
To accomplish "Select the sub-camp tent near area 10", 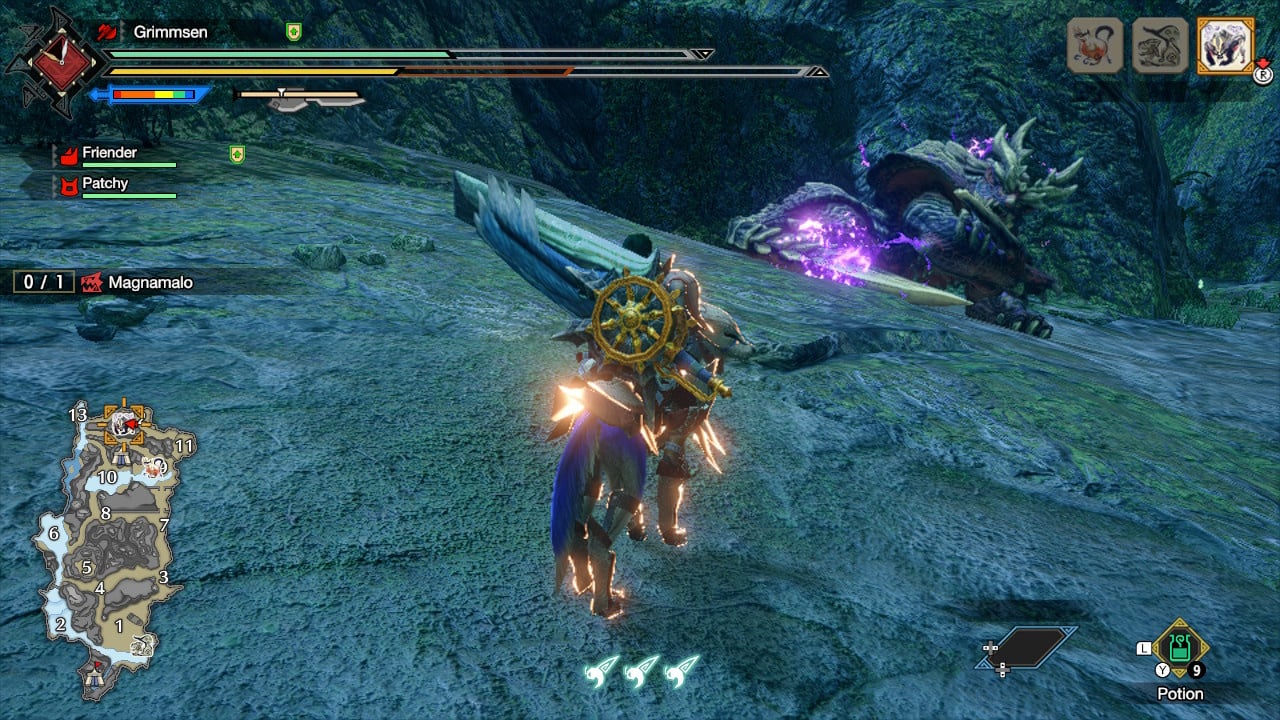I will click(x=121, y=457).
